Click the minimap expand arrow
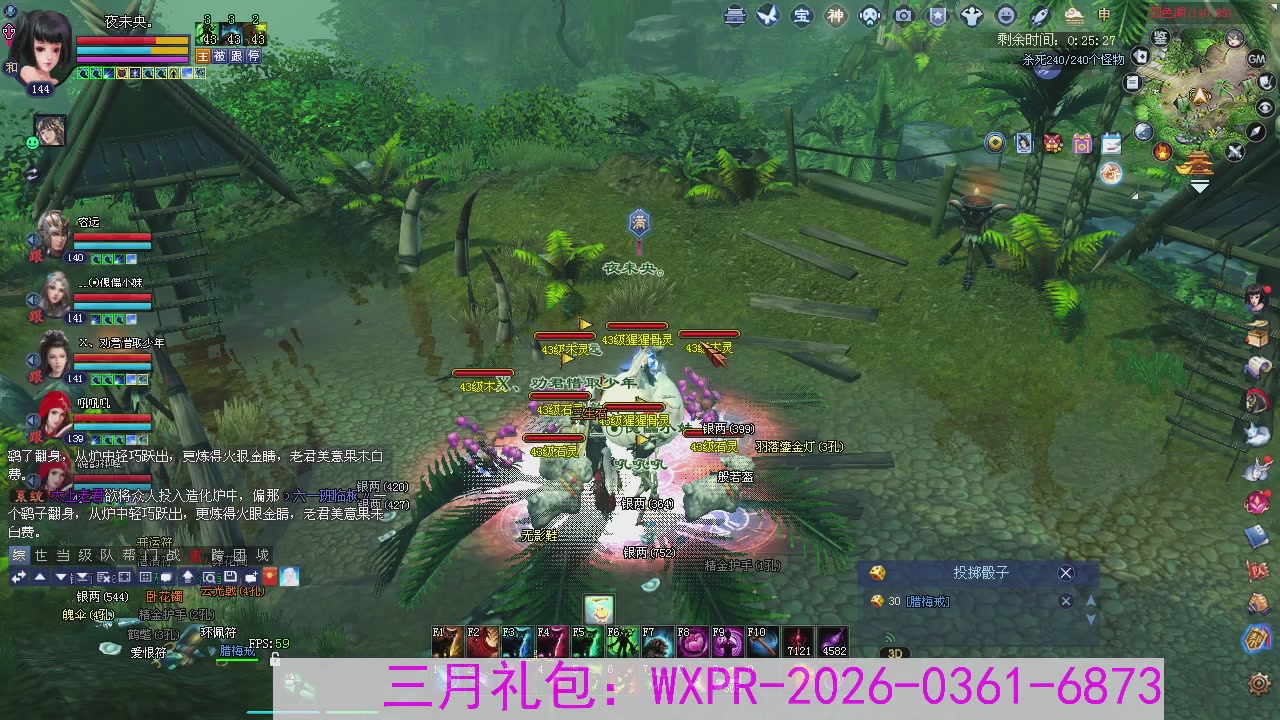The height and width of the screenshot is (720, 1280). point(1199,186)
